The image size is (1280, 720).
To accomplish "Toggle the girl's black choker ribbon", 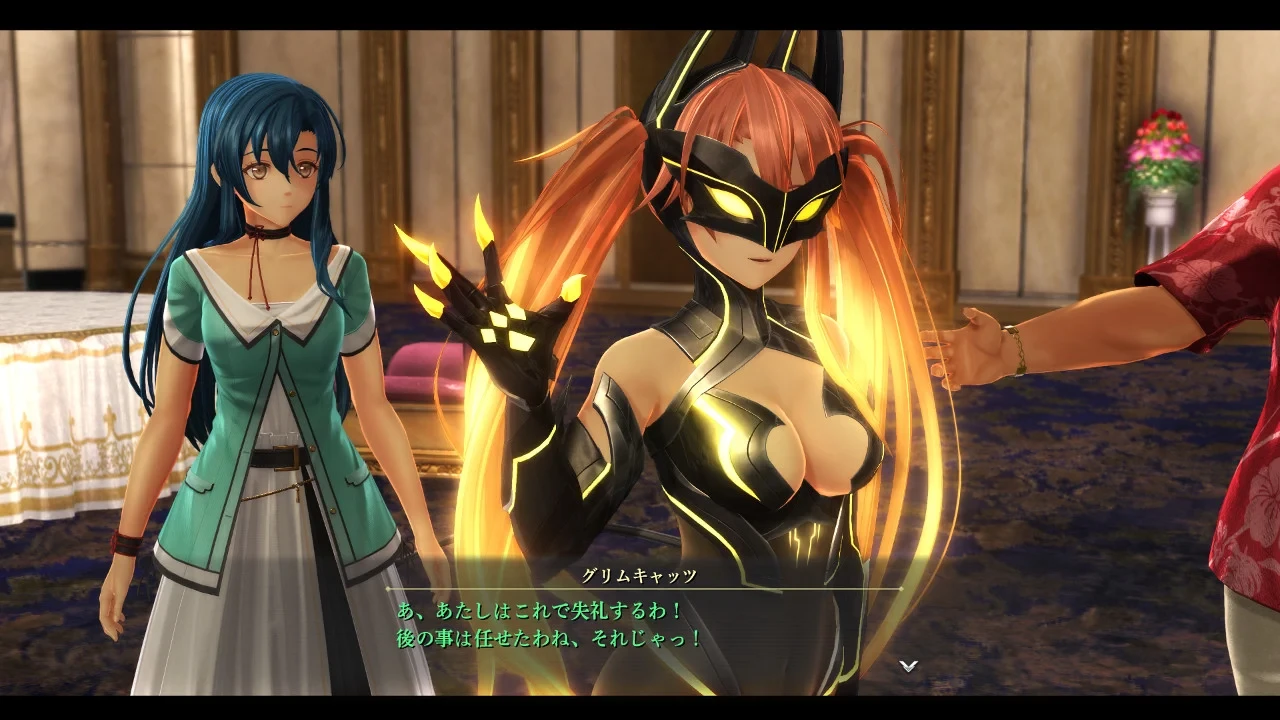I will point(262,230).
